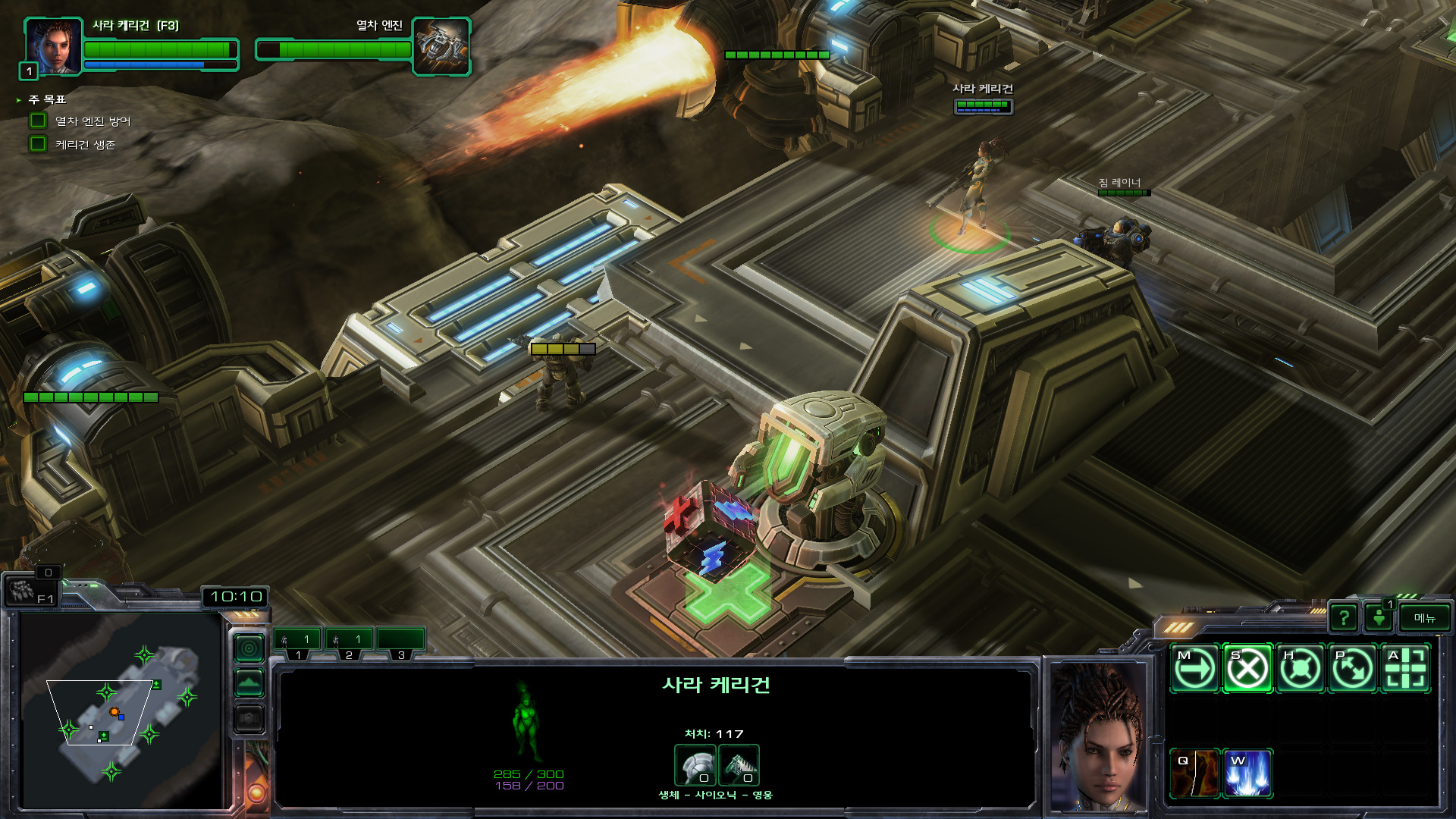Open the 메뉴 menu button
1456x819 pixels.
pyautogui.click(x=1424, y=618)
